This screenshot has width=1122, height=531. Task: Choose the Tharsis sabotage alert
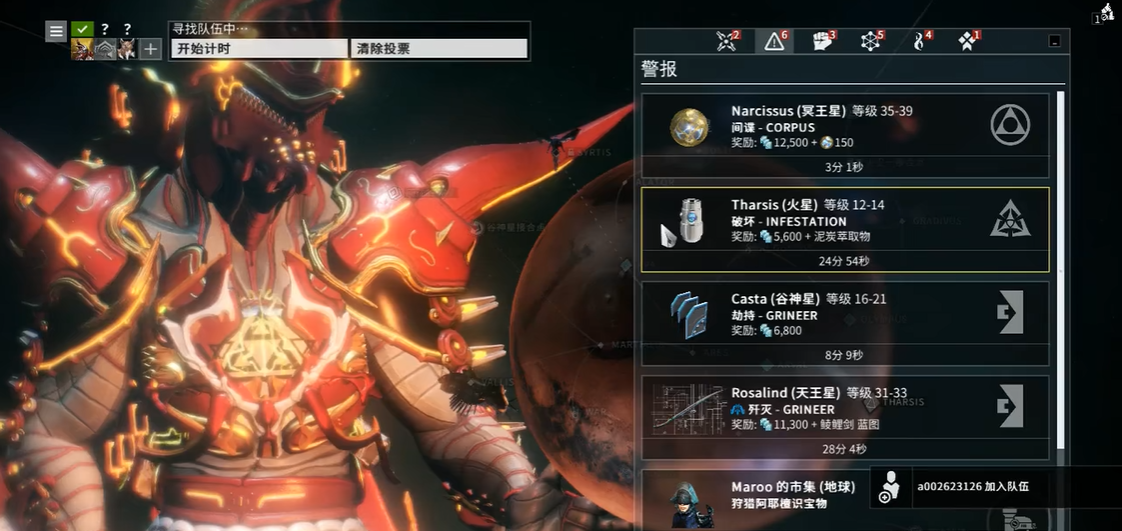tap(845, 229)
